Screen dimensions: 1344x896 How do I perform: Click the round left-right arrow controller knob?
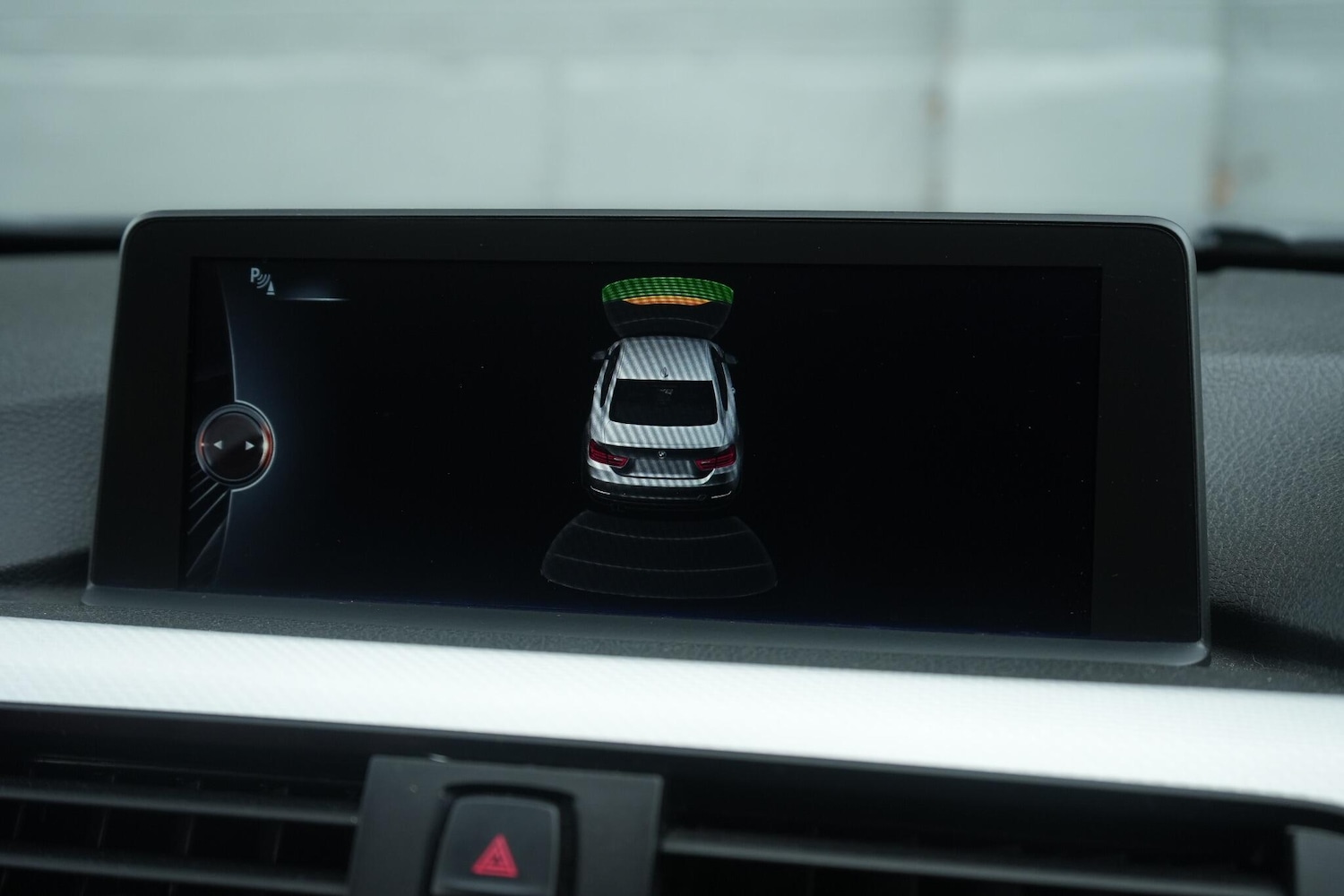[235, 444]
